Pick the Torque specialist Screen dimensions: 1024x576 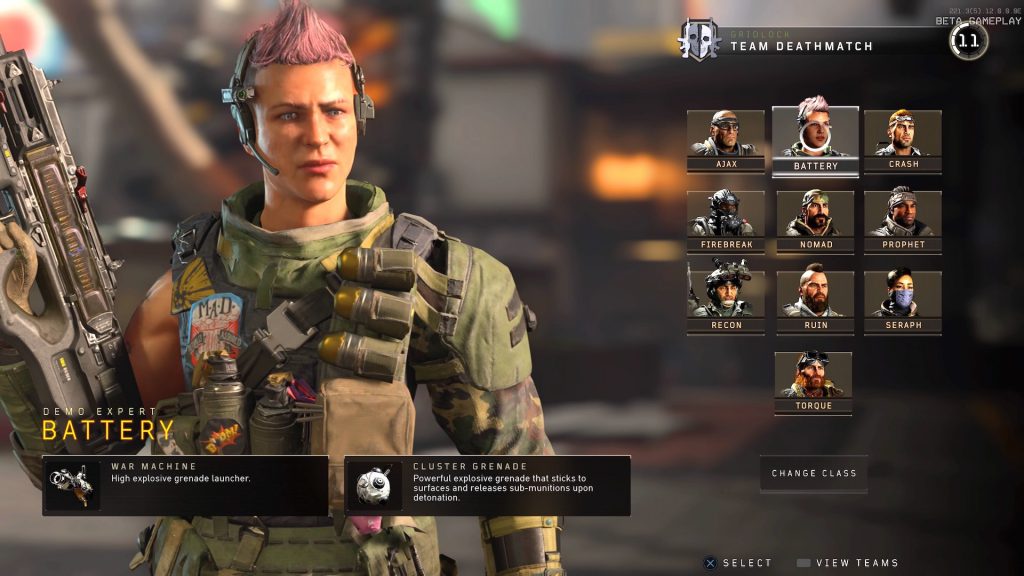click(x=814, y=382)
